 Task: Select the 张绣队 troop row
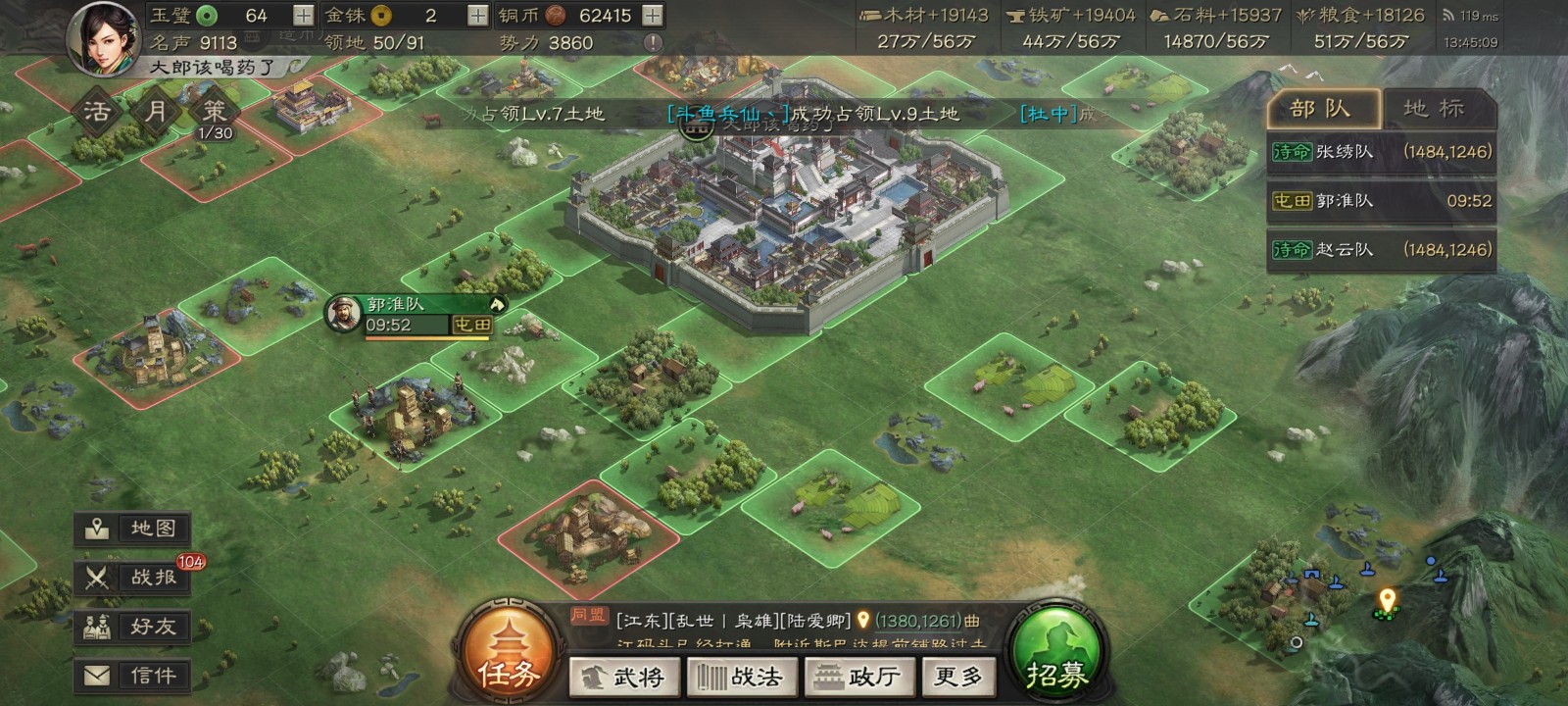(x=1381, y=152)
